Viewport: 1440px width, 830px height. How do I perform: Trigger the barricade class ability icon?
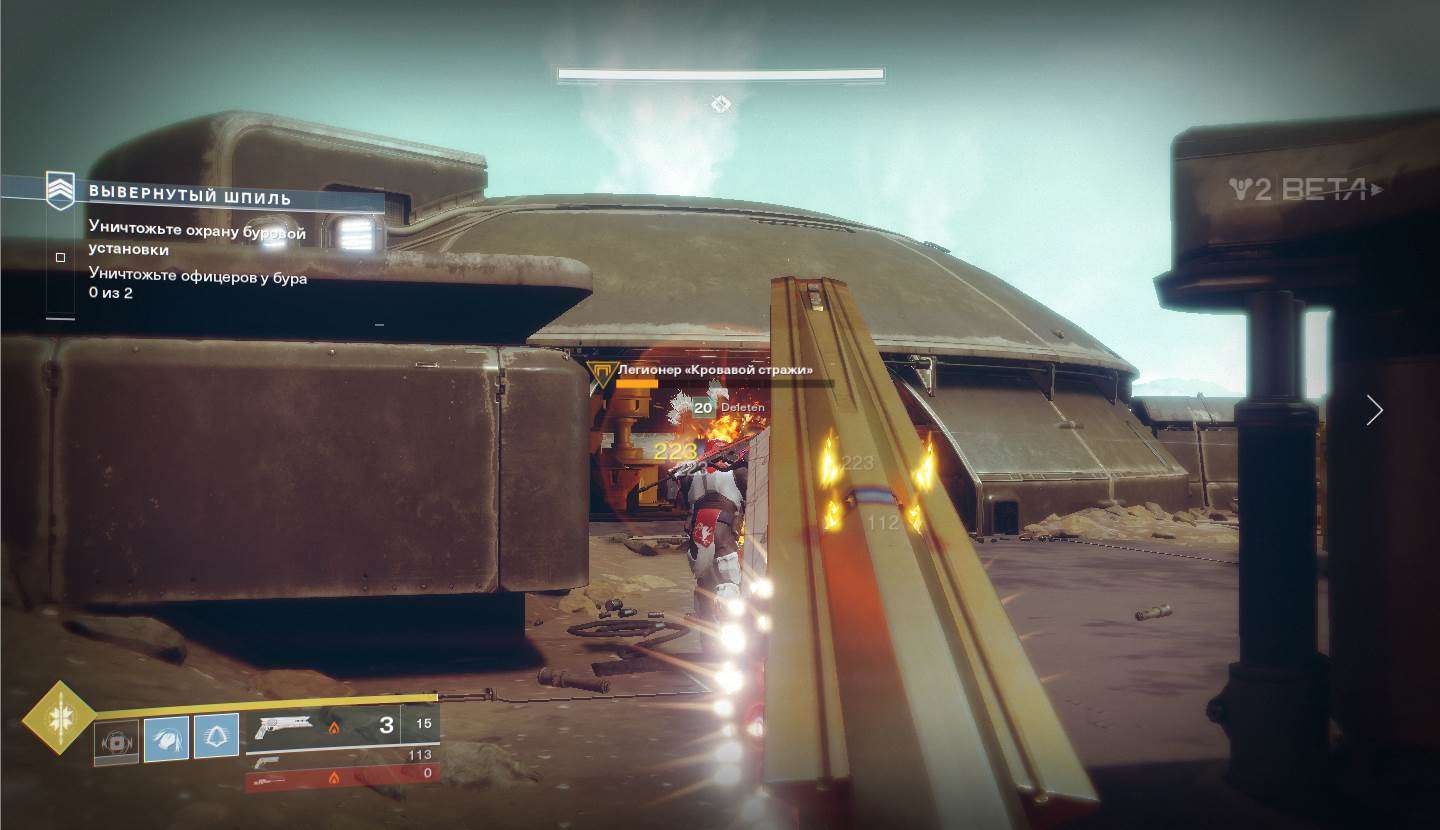coord(216,736)
